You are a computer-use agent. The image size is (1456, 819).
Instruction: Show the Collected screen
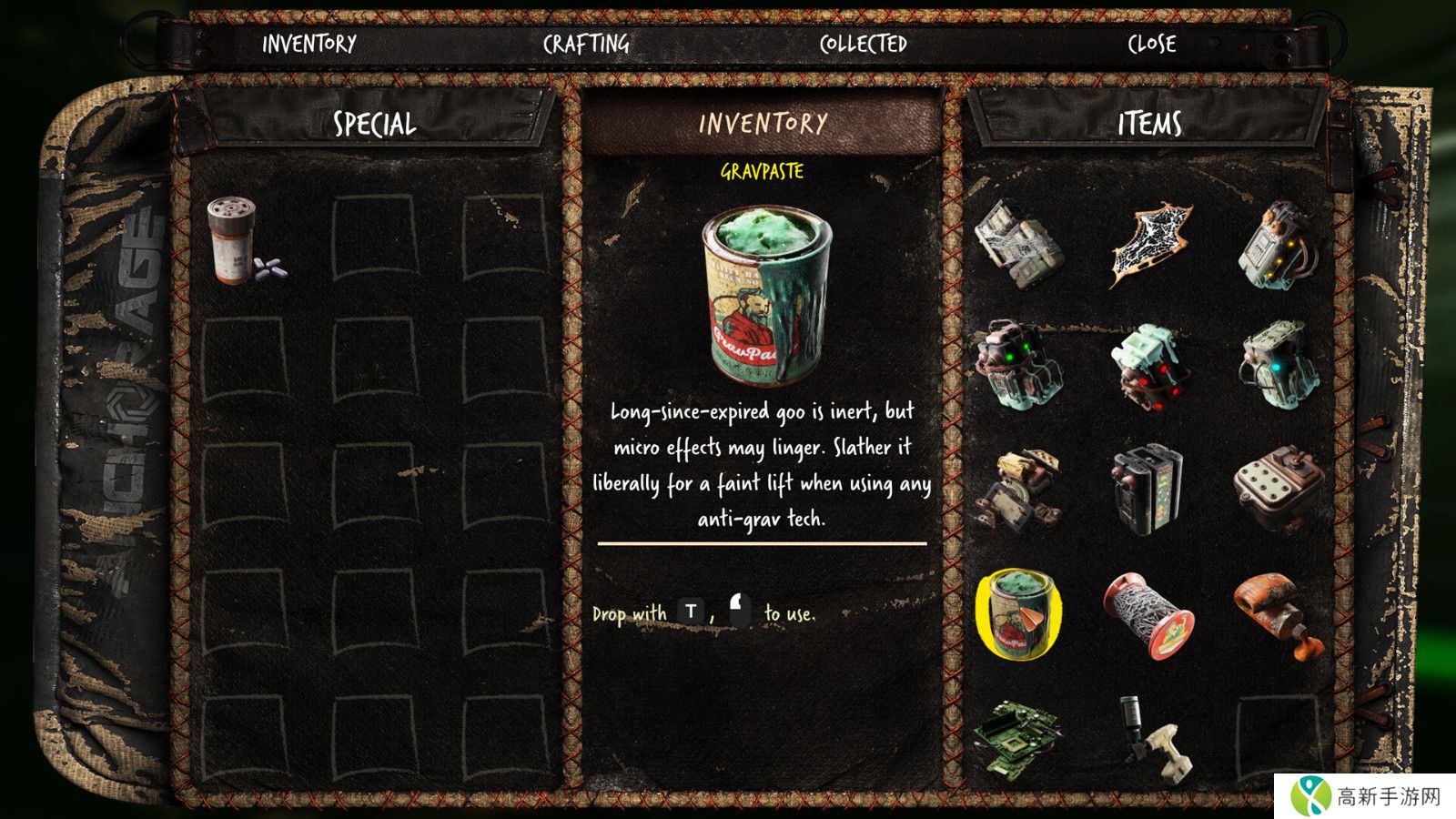coord(863,44)
